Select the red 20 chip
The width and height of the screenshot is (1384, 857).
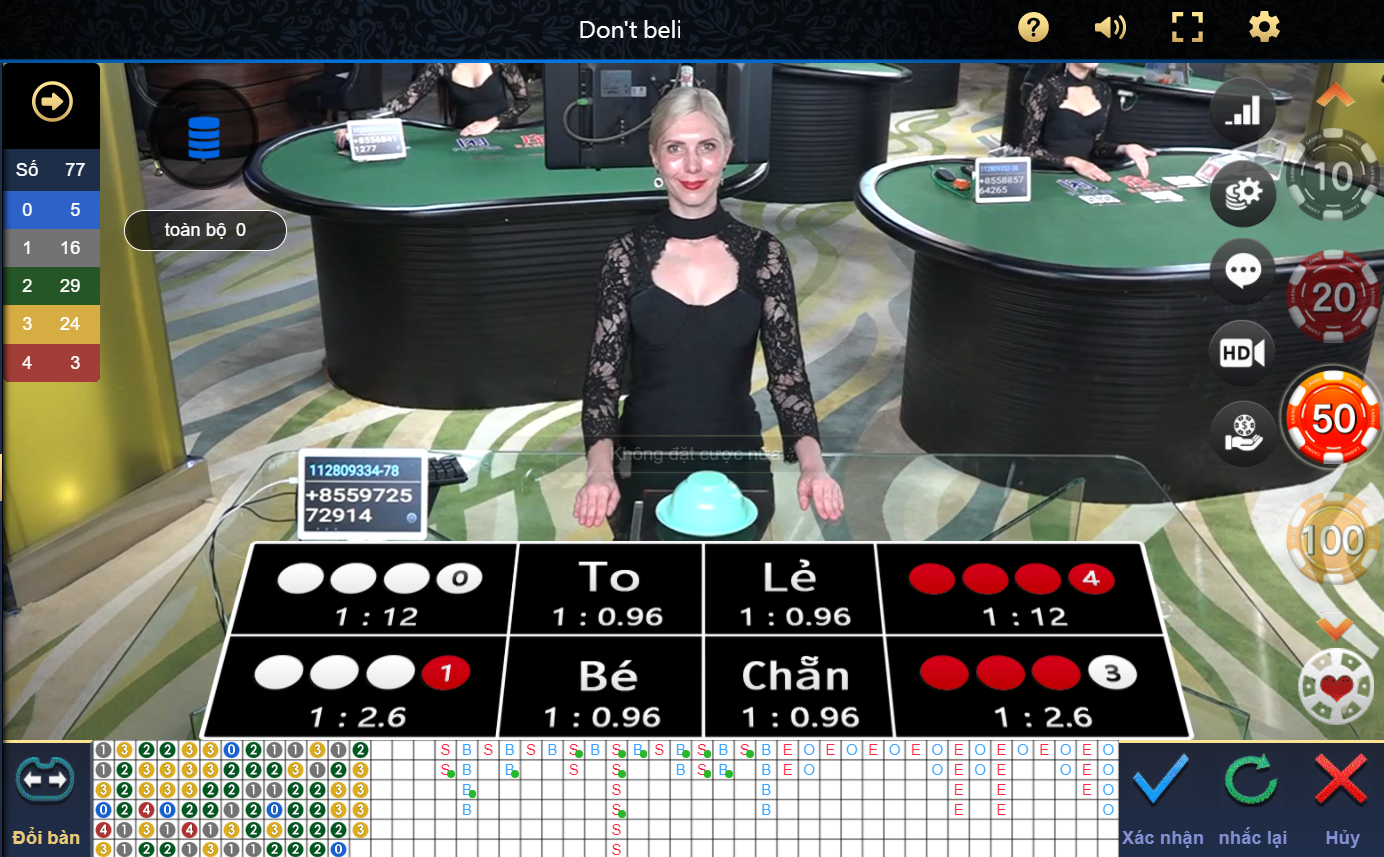pos(1333,297)
